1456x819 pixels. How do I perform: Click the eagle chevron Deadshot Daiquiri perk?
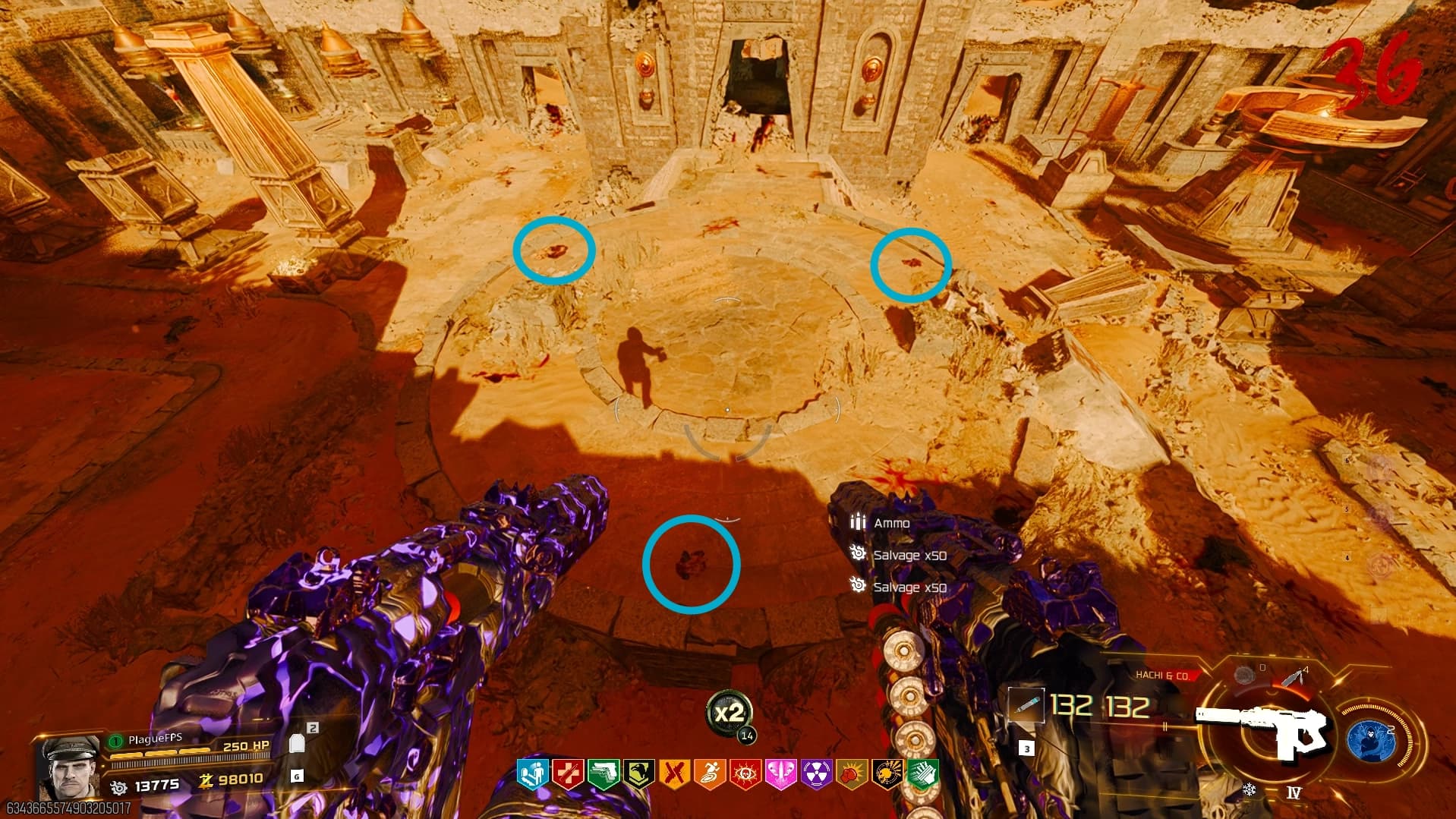point(638,774)
